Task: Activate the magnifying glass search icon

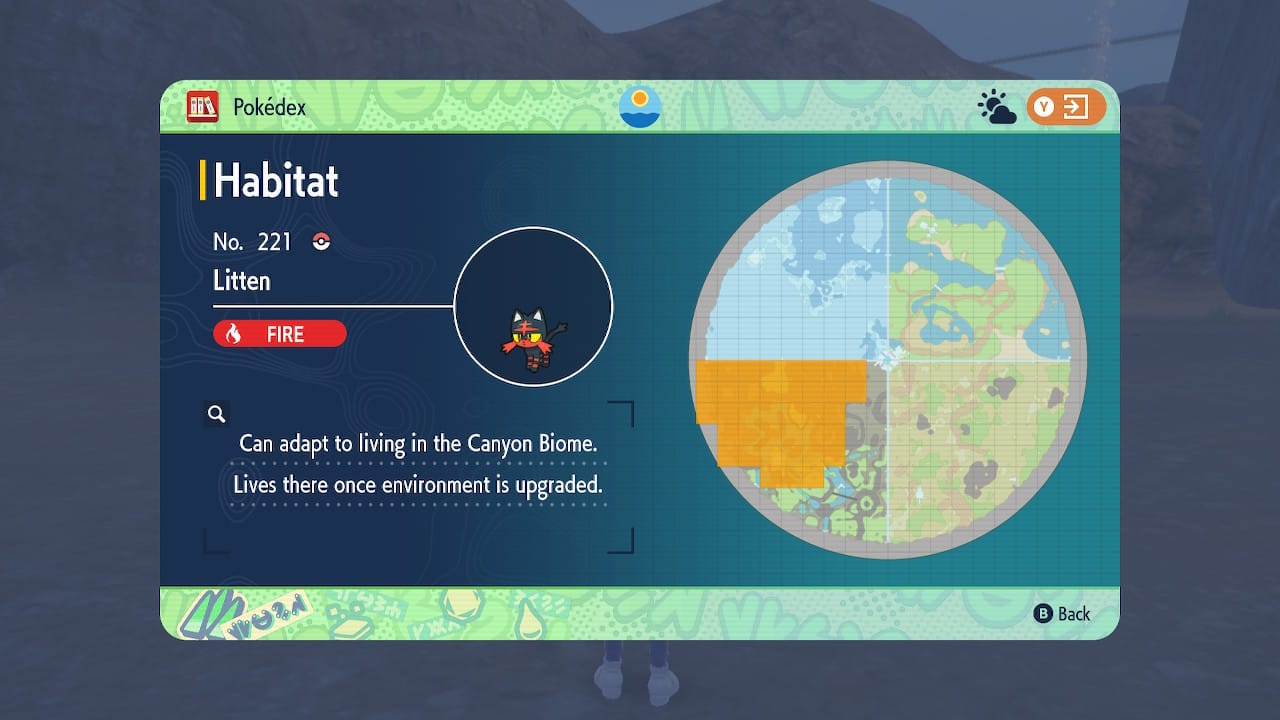Action: point(216,413)
